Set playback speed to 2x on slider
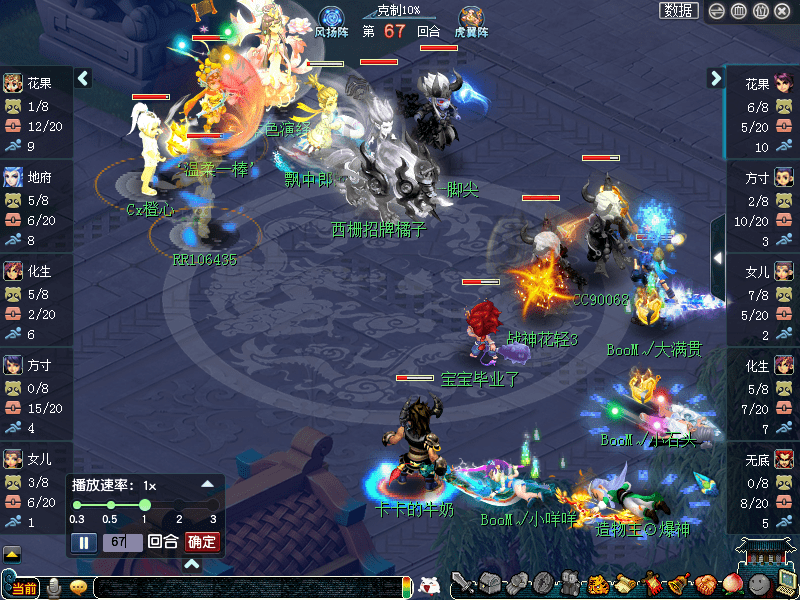 180,505
